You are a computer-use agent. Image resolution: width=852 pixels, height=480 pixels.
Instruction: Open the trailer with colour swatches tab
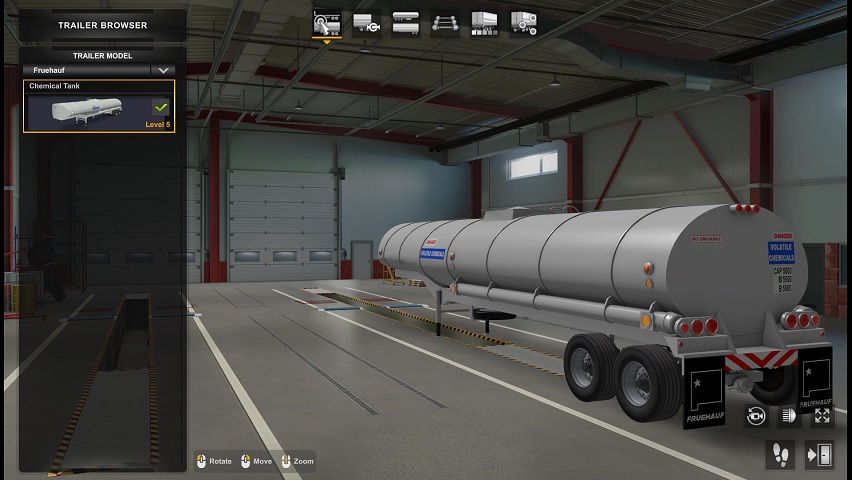484,22
